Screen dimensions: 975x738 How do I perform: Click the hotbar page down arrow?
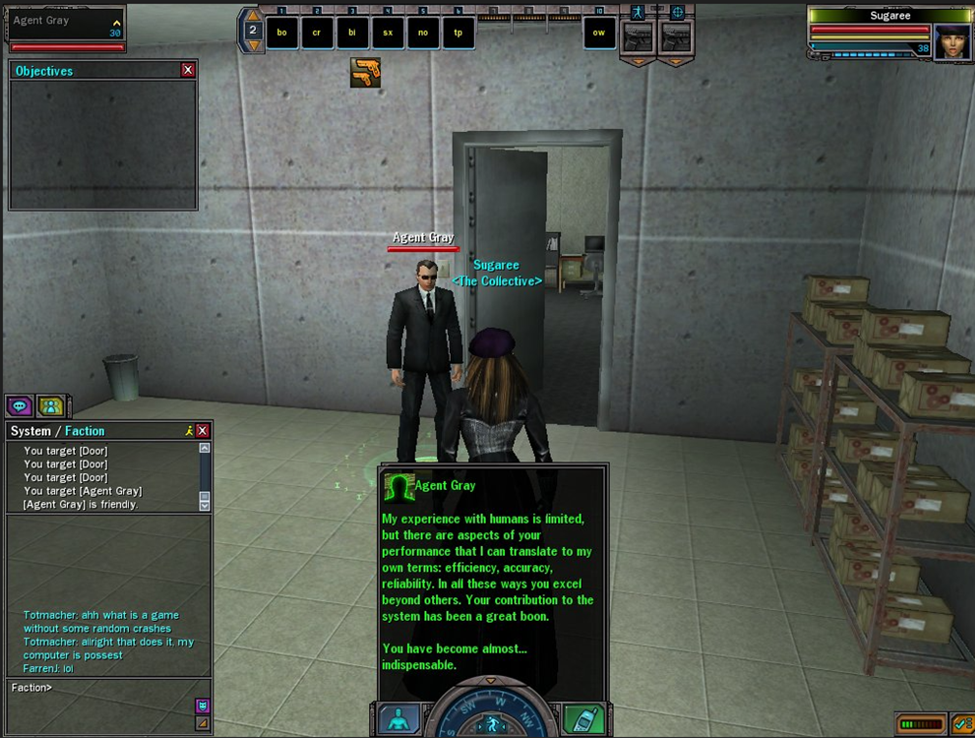pos(253,45)
